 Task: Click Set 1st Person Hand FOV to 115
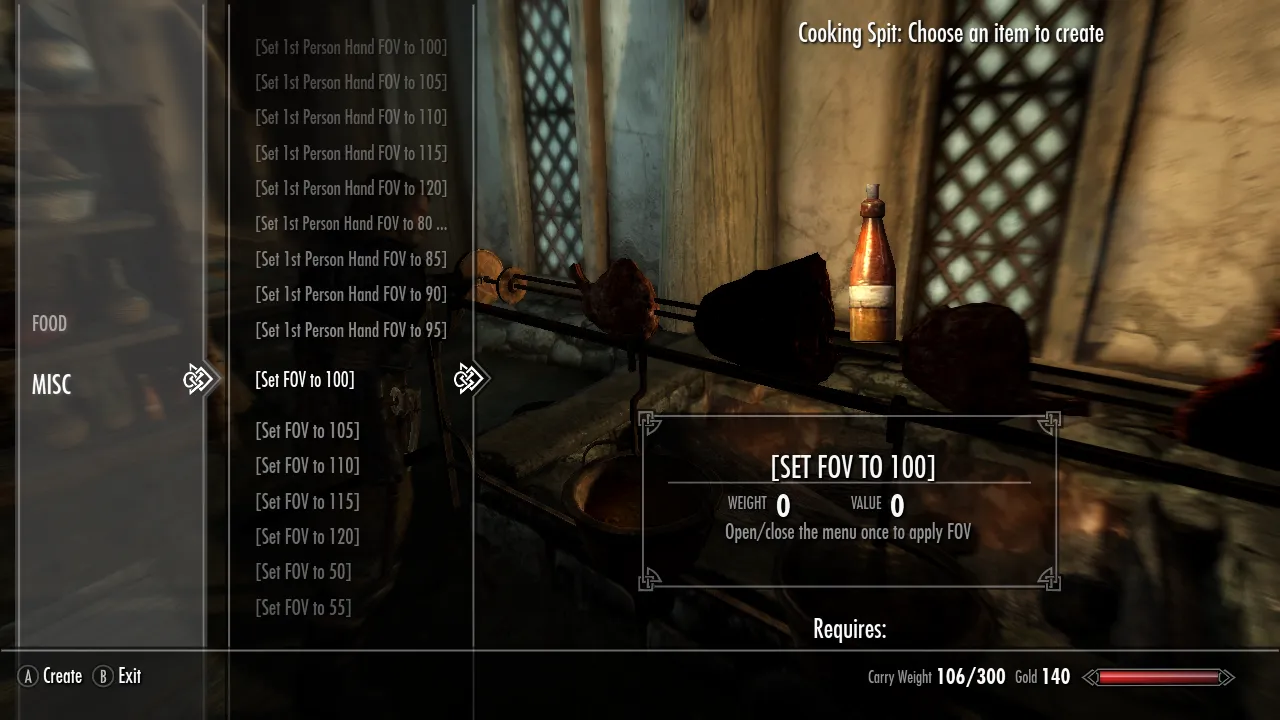[351, 153]
